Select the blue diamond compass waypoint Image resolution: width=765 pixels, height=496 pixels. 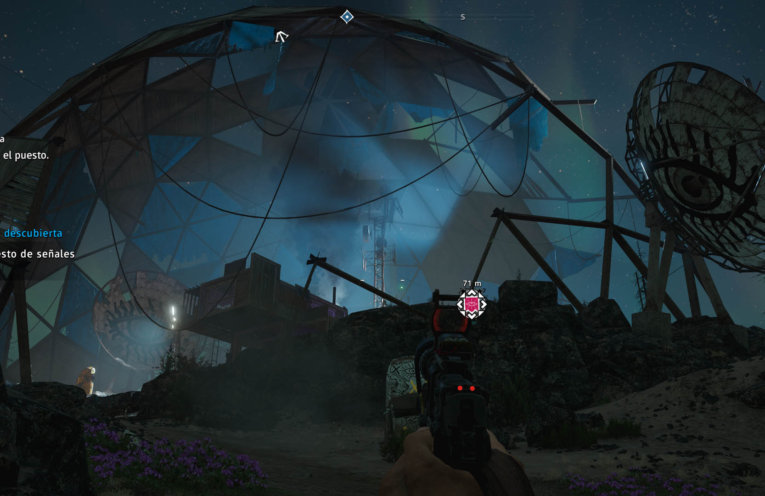pyautogui.click(x=346, y=17)
